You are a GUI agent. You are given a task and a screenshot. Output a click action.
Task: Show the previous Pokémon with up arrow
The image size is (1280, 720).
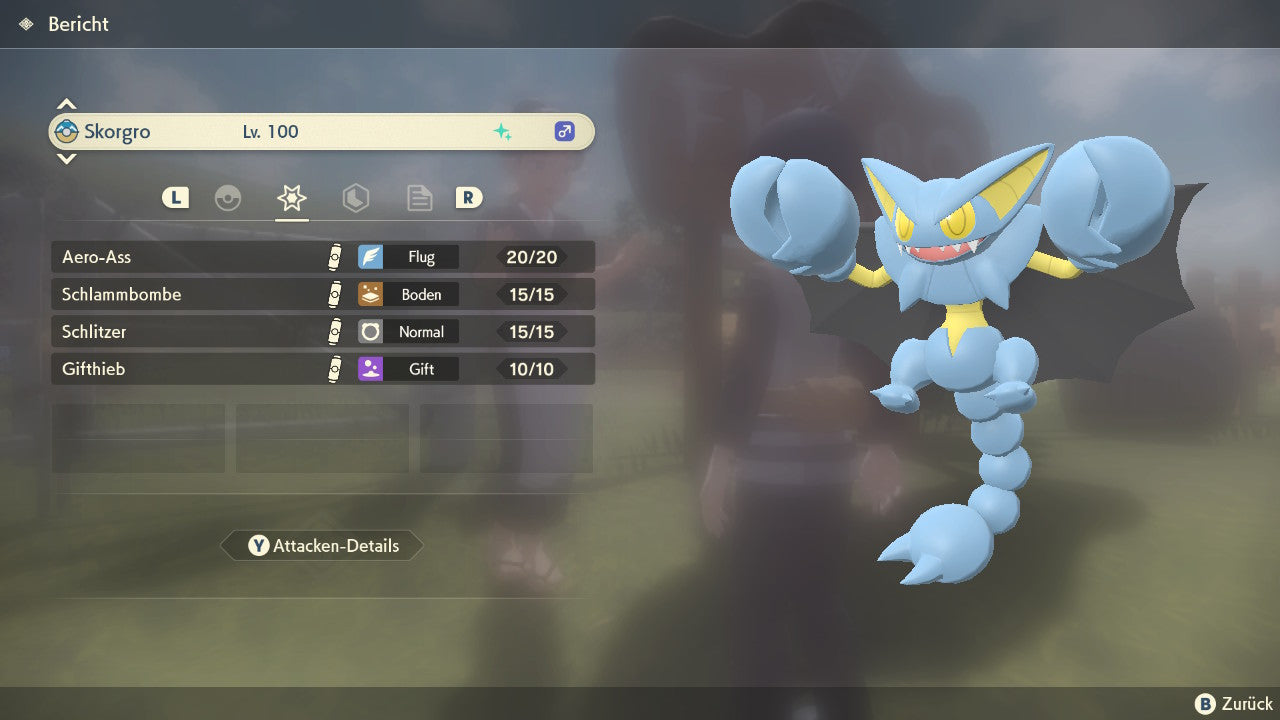pyautogui.click(x=66, y=104)
